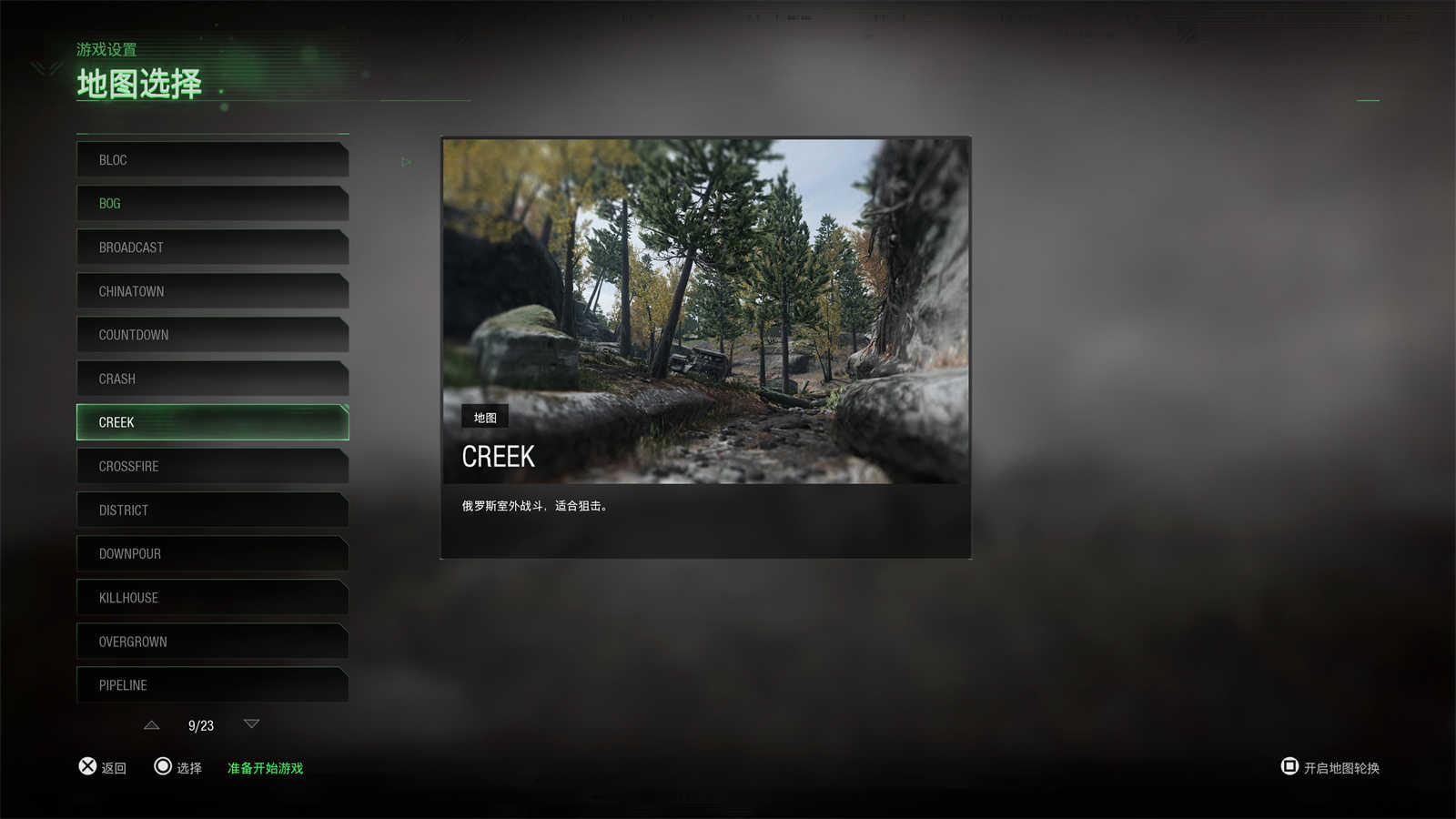Click the down arrow beside the 9/23 counter
Image resolution: width=1456 pixels, height=819 pixels.
pyautogui.click(x=252, y=724)
